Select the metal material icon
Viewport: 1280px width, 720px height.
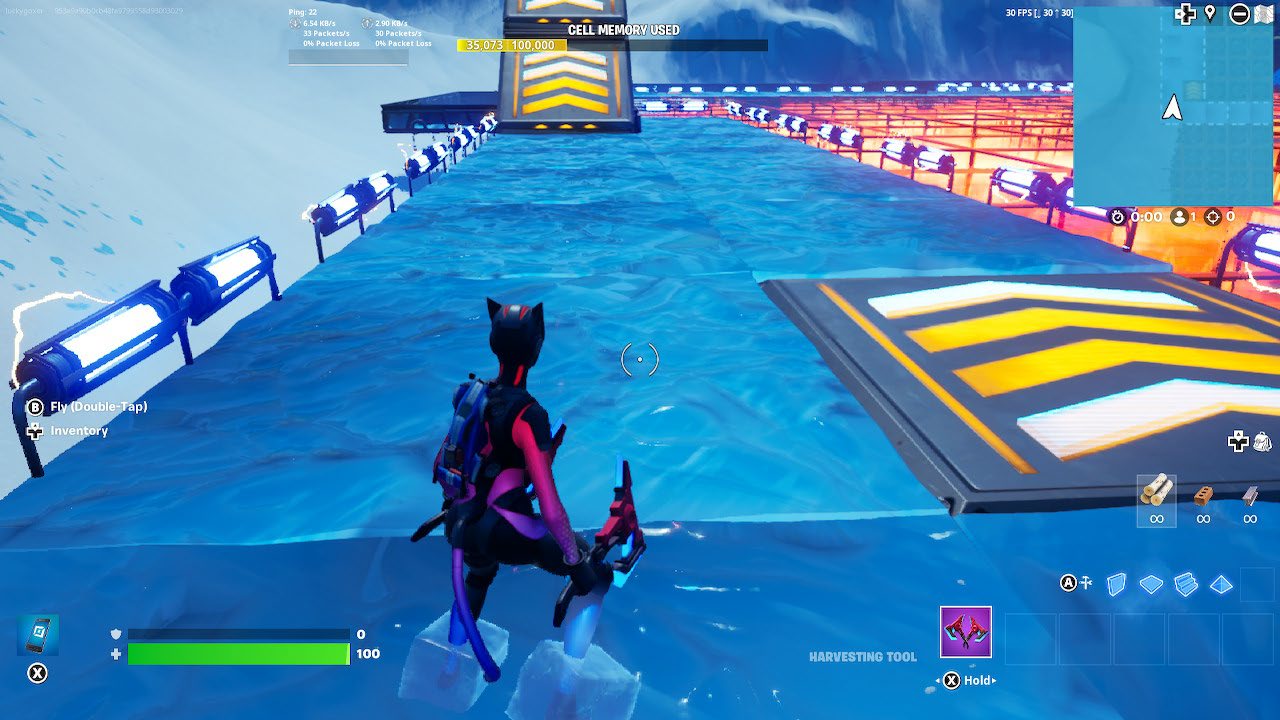[x=1250, y=495]
